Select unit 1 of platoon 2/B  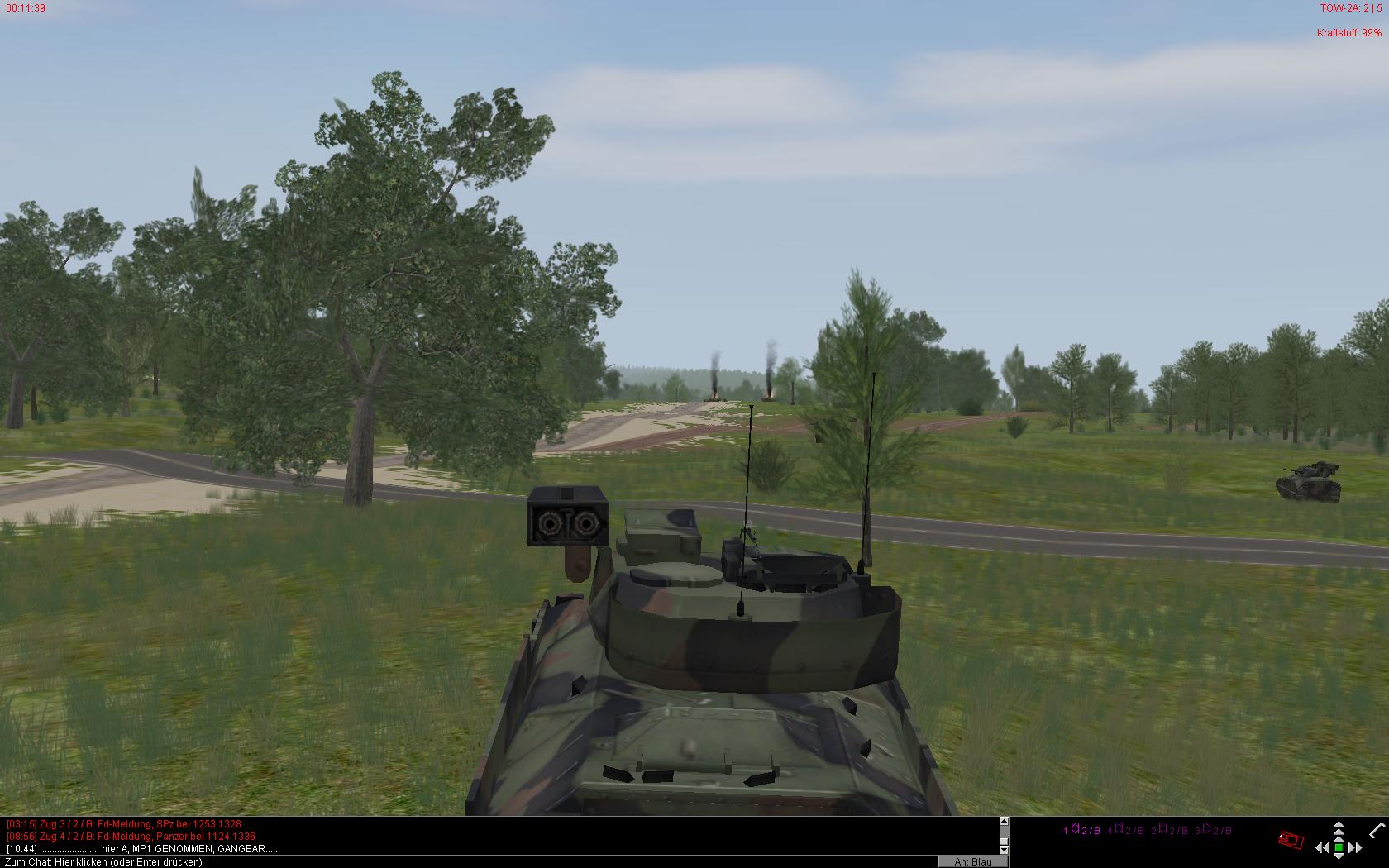pyautogui.click(x=1081, y=830)
